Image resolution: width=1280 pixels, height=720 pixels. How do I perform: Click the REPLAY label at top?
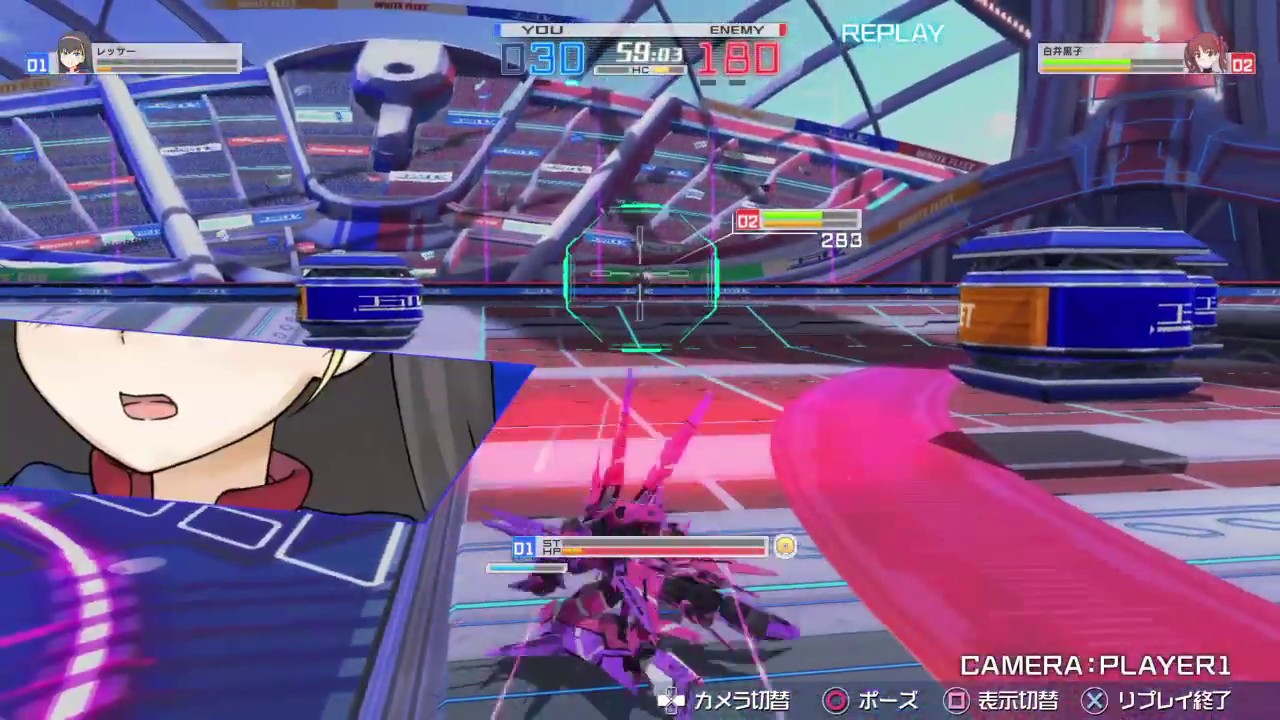891,33
